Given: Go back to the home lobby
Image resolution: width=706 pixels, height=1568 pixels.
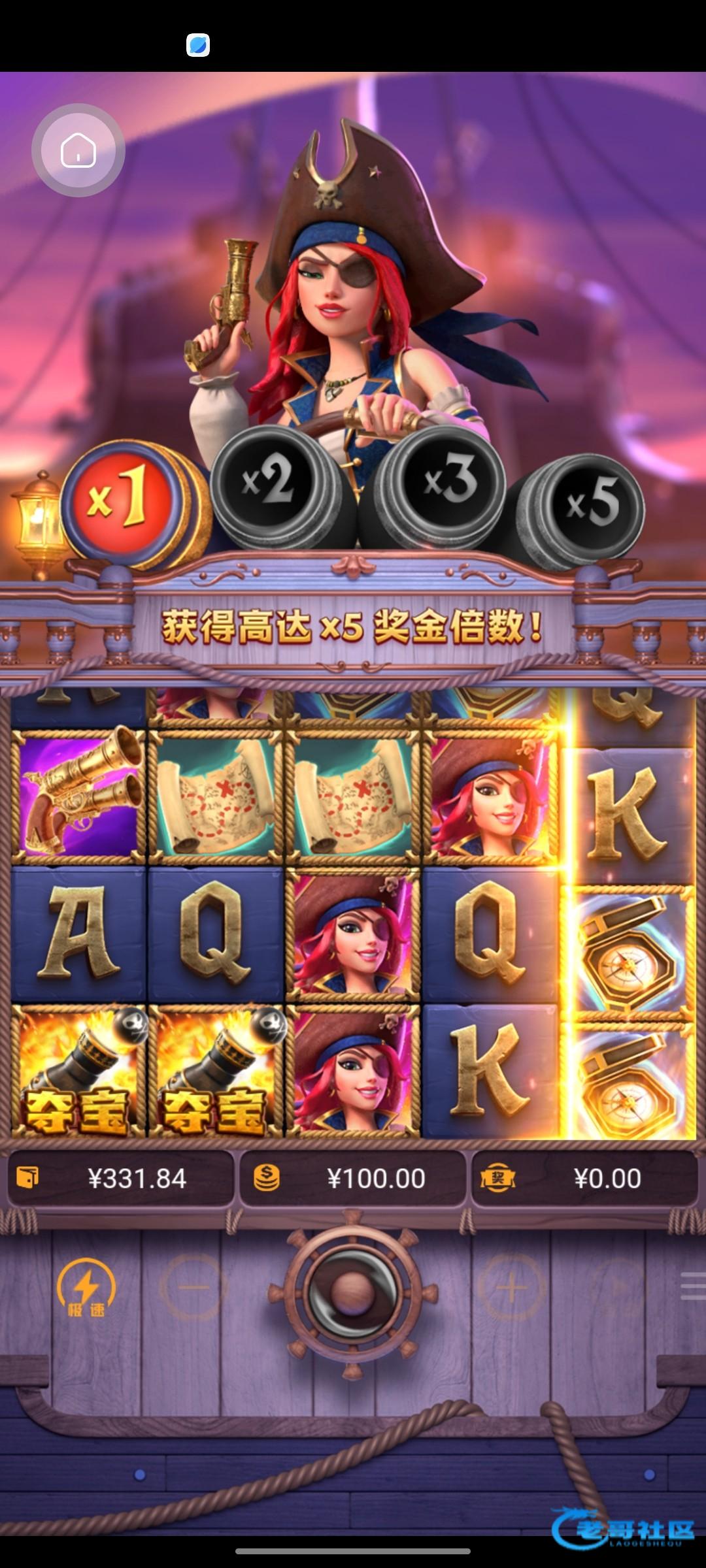Looking at the screenshot, I should 78,150.
